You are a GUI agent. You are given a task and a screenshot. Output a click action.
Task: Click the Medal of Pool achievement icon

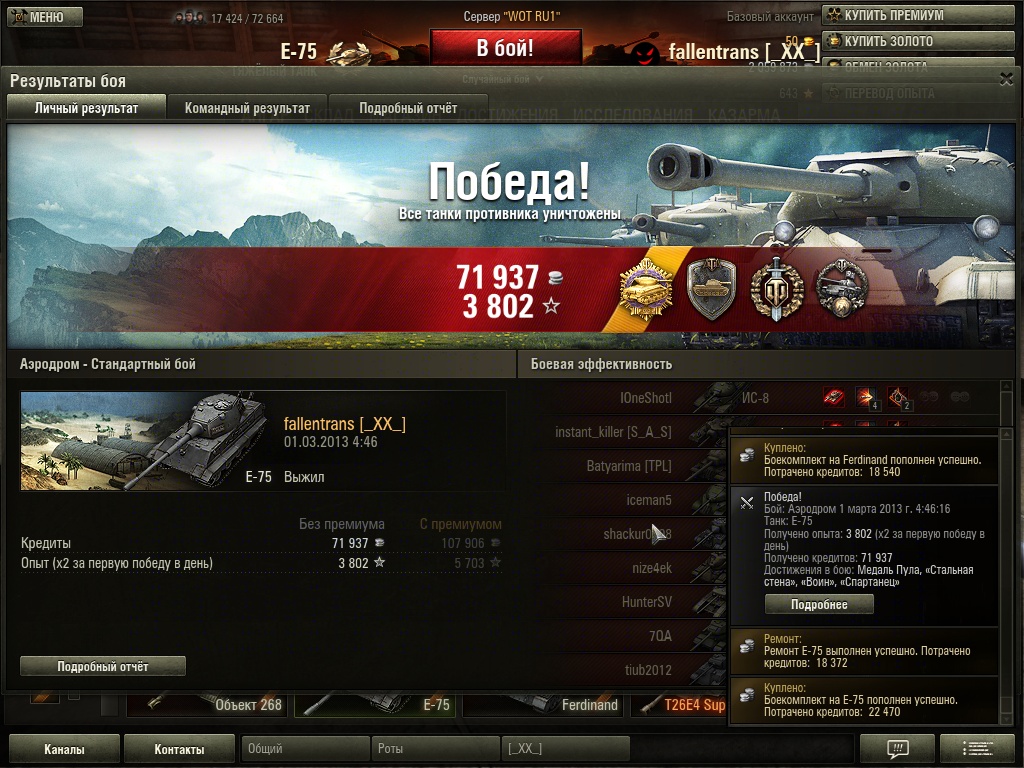[x=645, y=290]
